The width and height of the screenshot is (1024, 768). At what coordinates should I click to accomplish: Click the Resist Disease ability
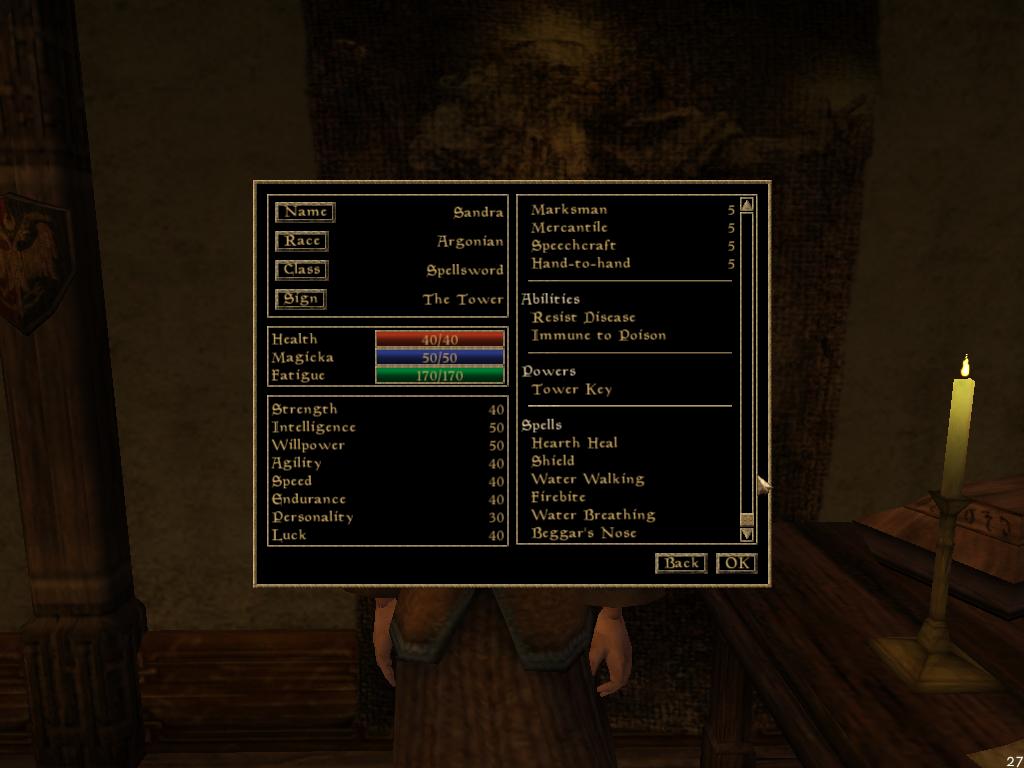(x=583, y=317)
